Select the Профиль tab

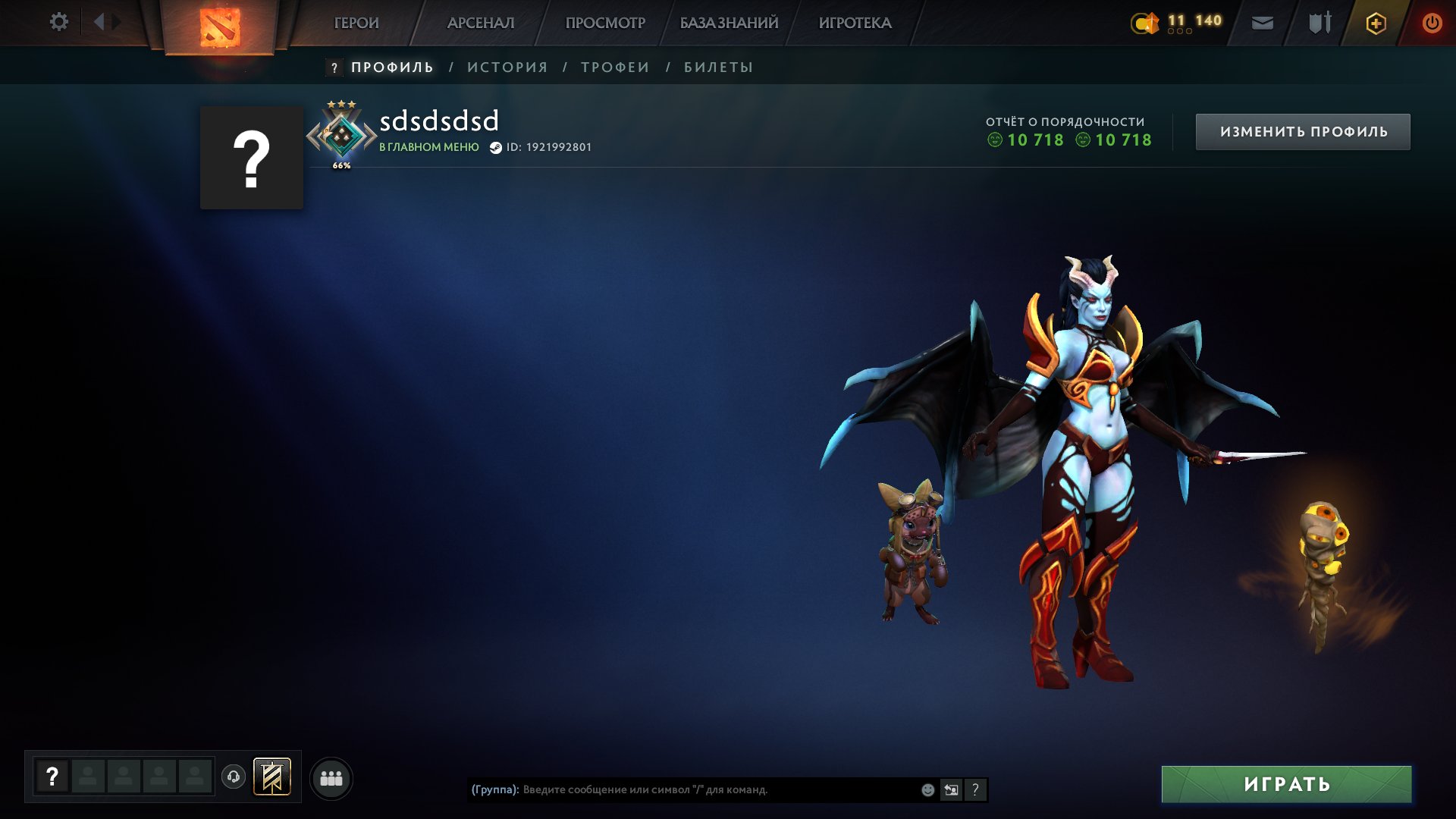click(392, 67)
